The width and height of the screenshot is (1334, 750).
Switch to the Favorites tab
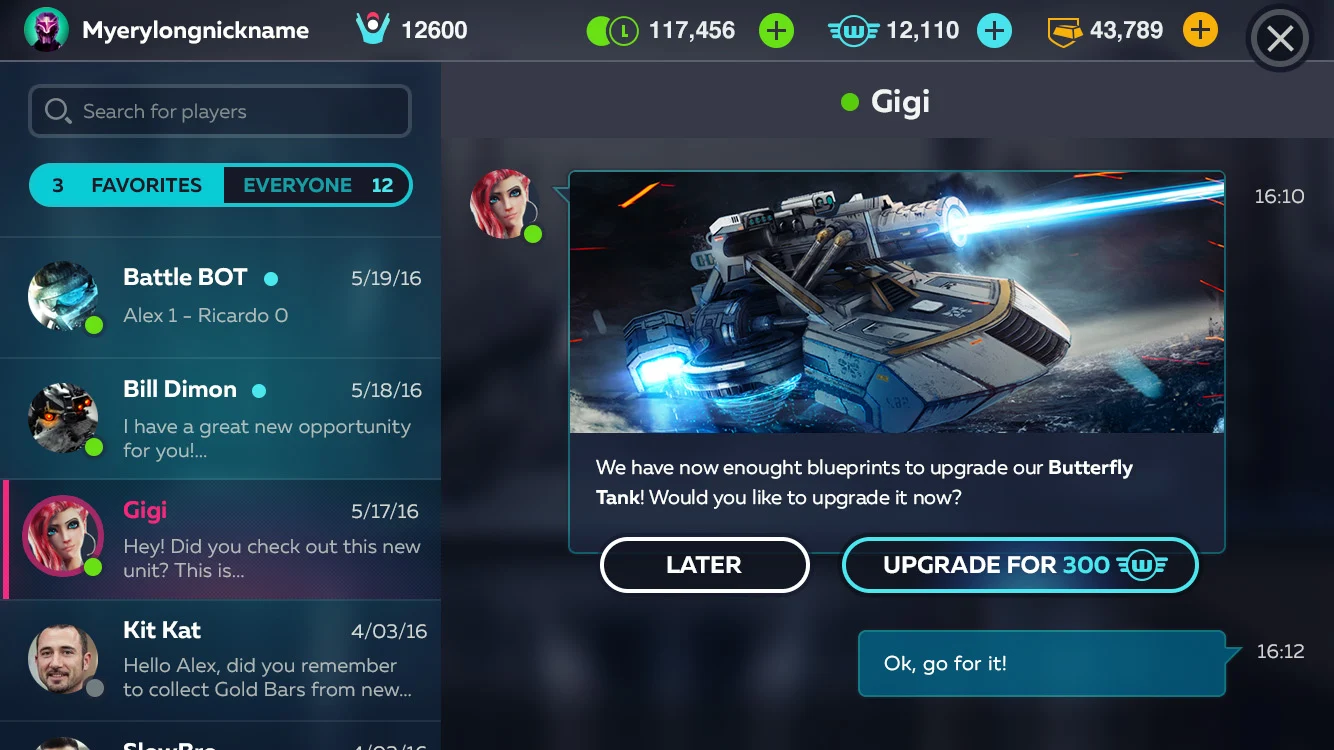coord(128,185)
